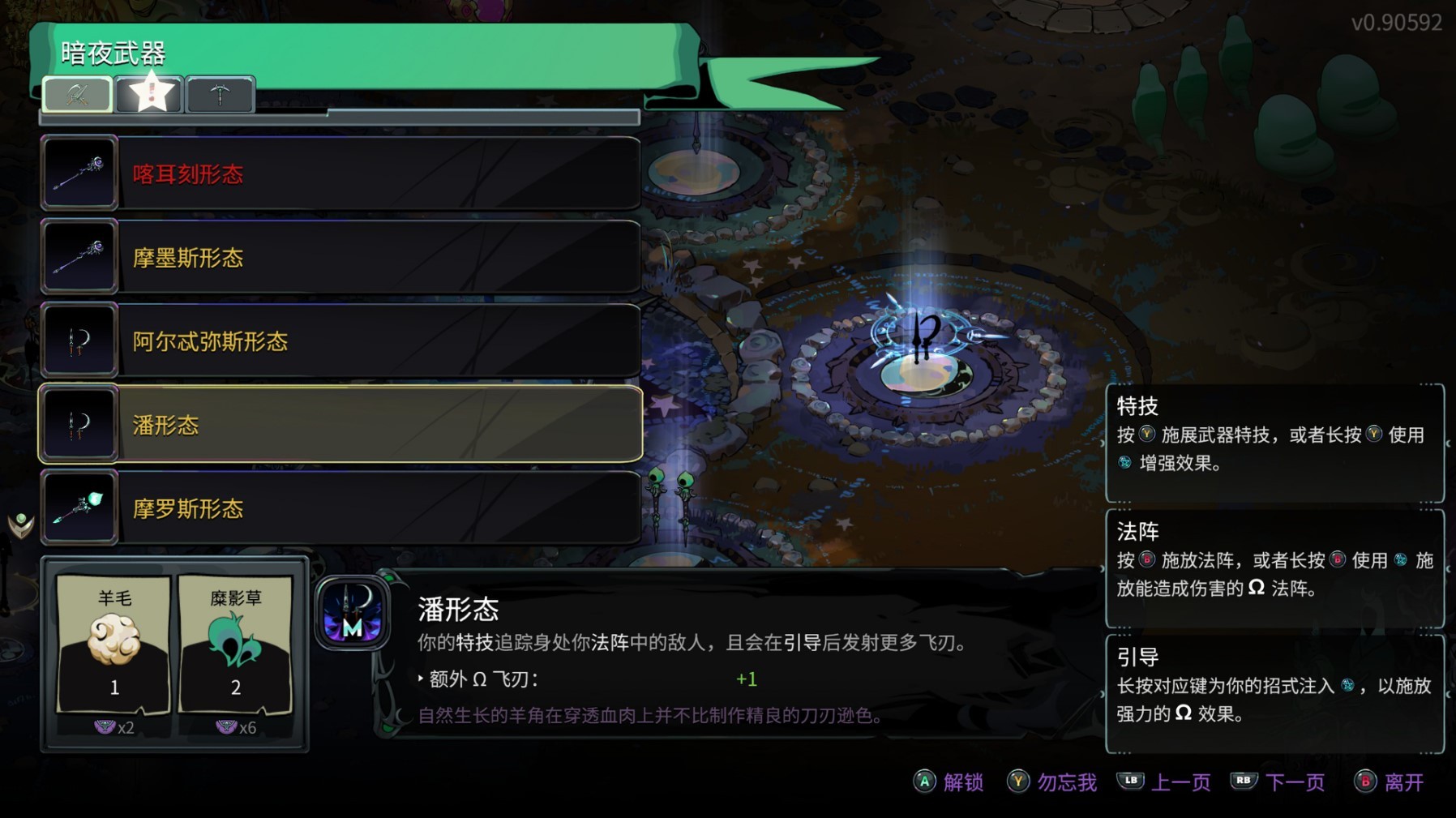Click the glowing 摩罗斯形态 spear icon
Viewport: 1456px width, 818px height.
79,508
